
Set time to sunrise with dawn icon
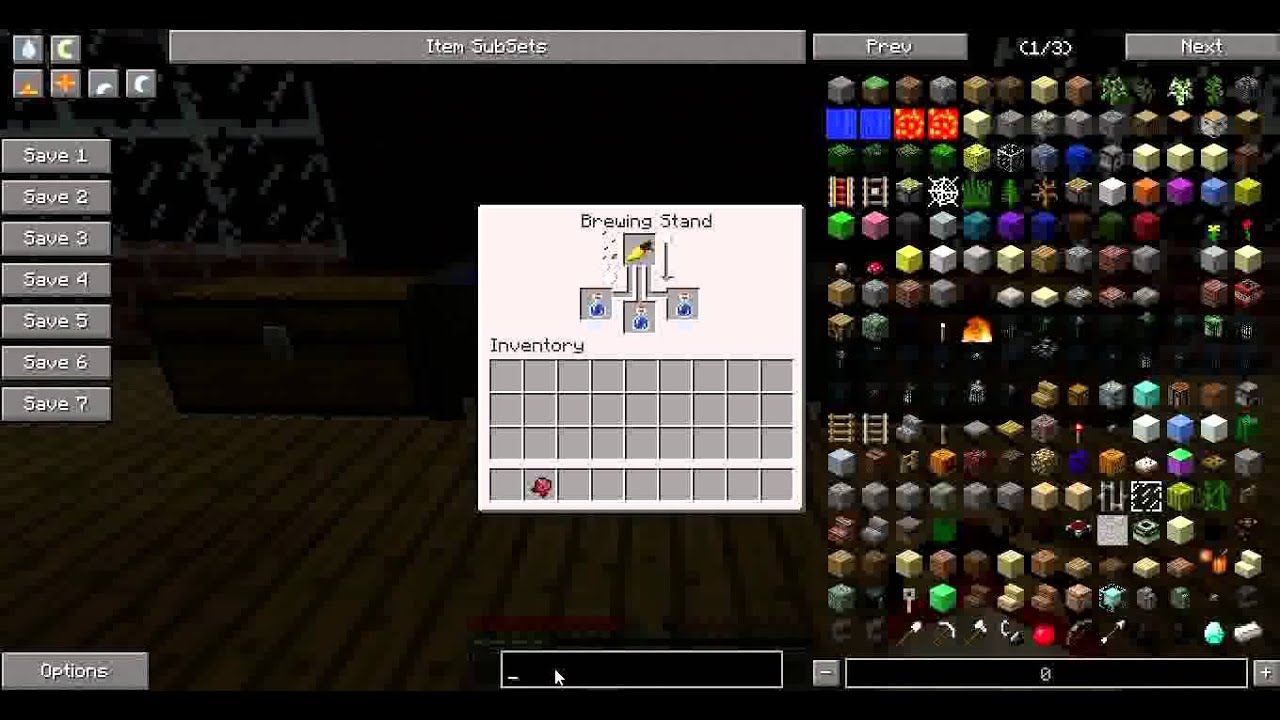point(27,84)
